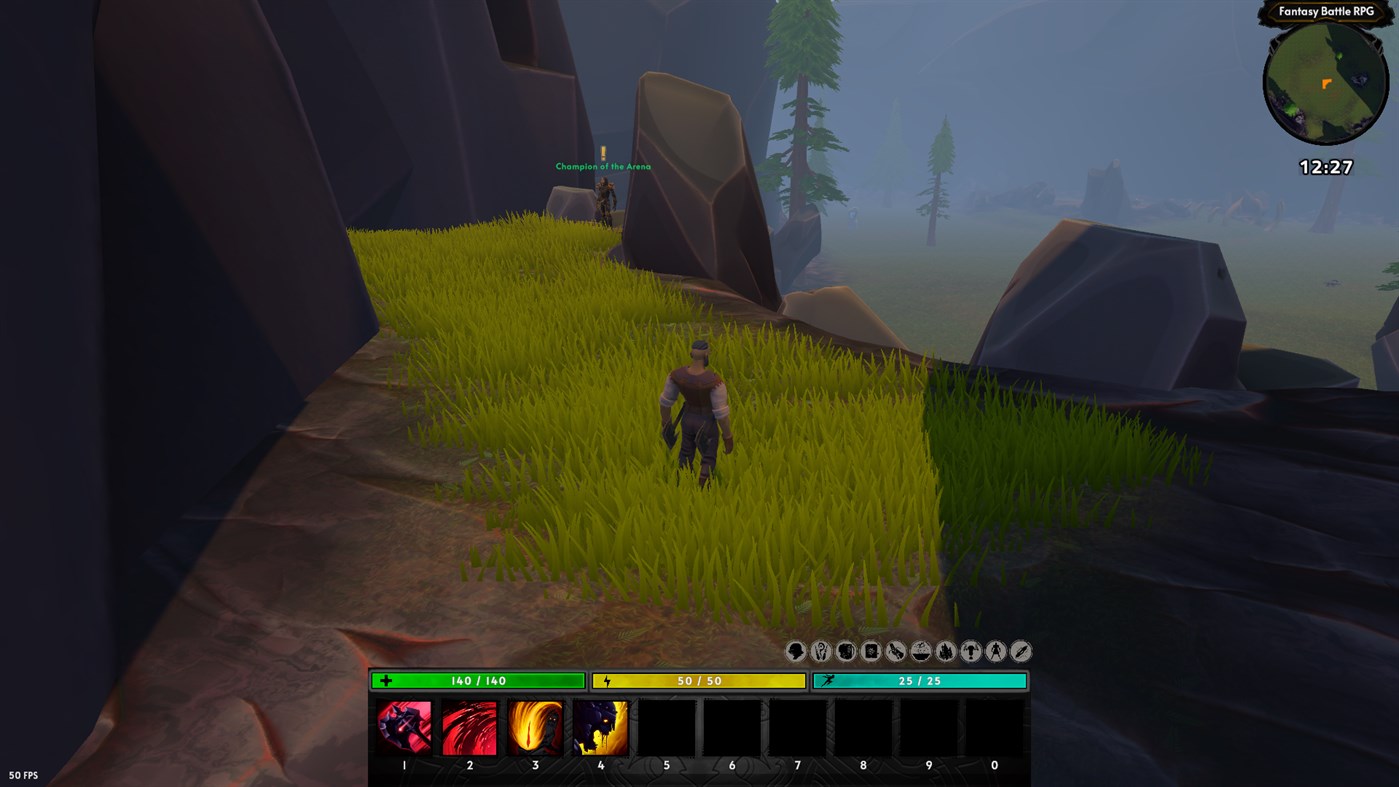Viewport: 1399px width, 787px height.
Task: Open the quest journal book icon
Action: click(x=870, y=651)
